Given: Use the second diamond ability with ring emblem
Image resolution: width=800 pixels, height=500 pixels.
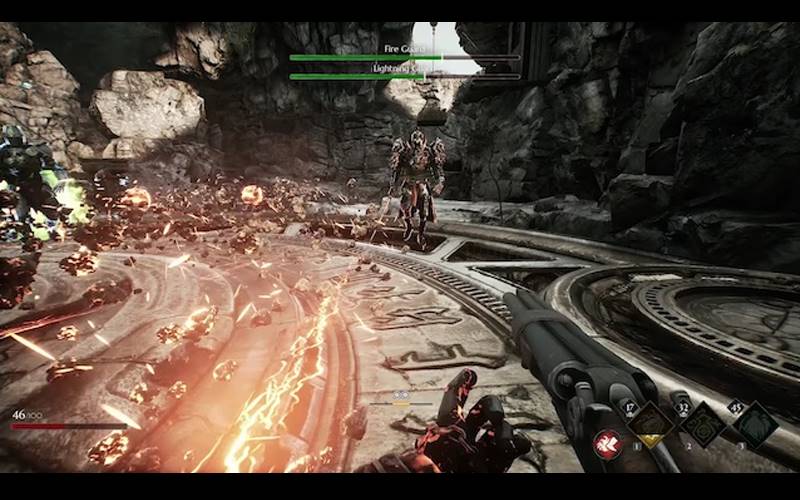Looking at the screenshot, I should click(703, 425).
